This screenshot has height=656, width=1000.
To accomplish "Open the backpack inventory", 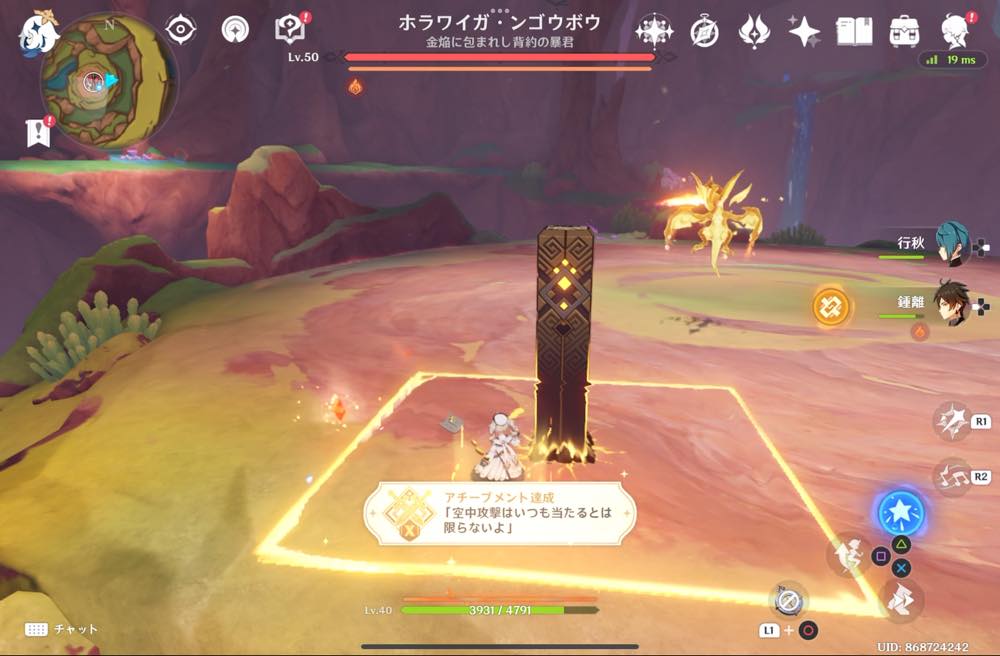I will tap(905, 32).
